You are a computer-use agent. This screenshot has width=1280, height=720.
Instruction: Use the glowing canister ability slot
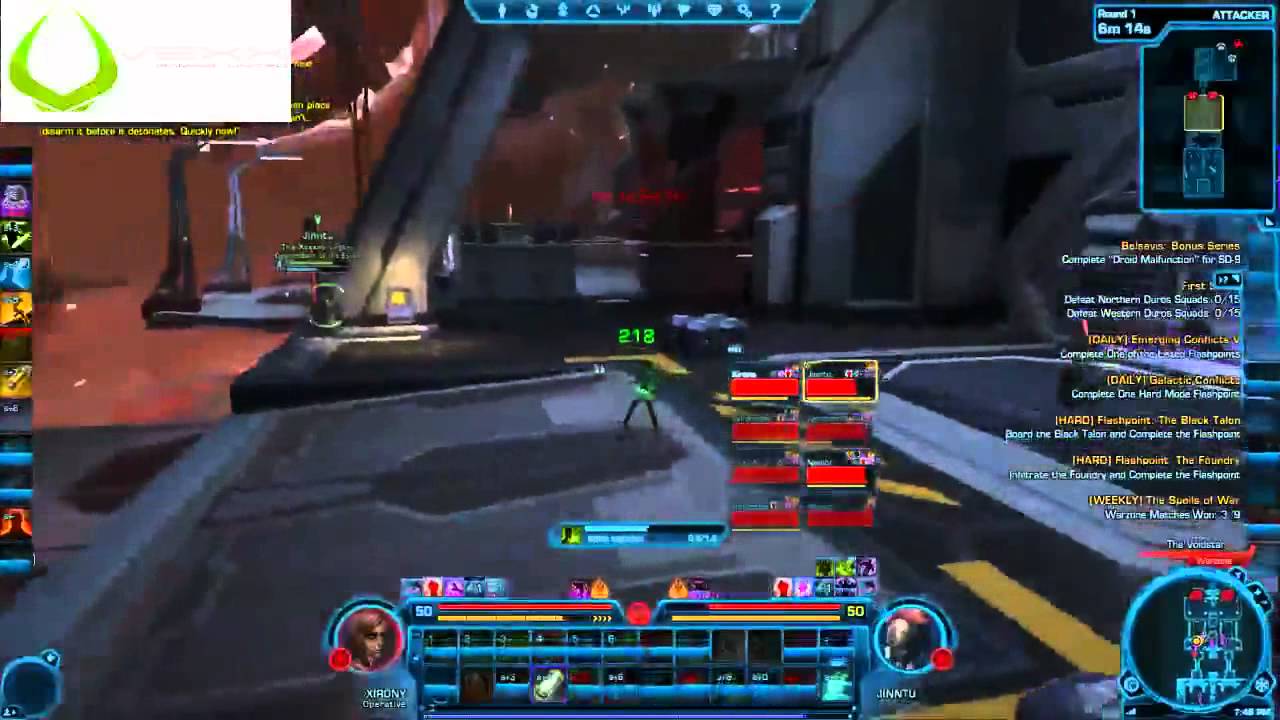pos(548,684)
